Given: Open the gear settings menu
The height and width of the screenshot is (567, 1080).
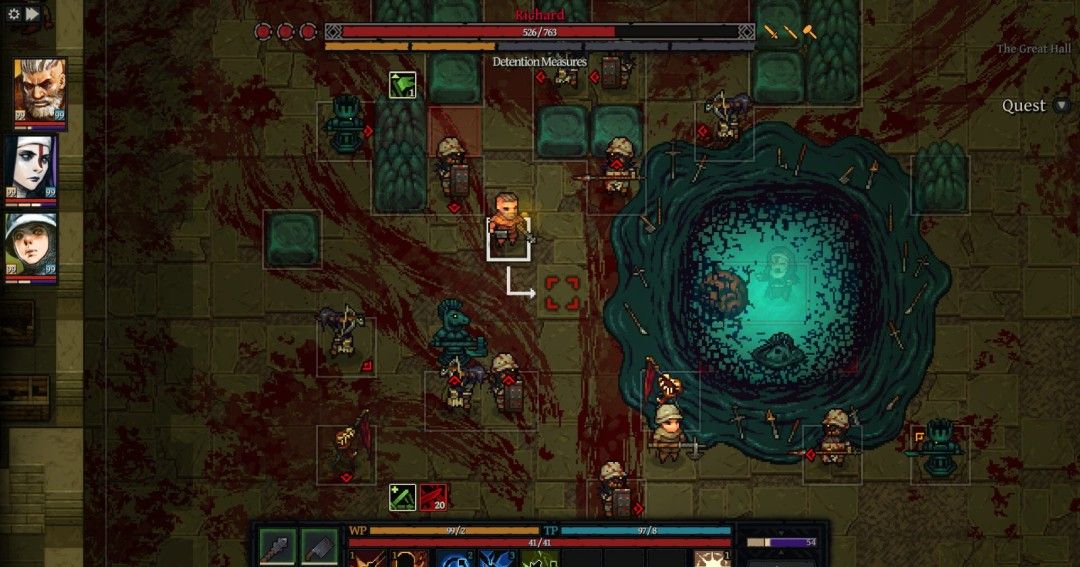Looking at the screenshot, I should tap(14, 14).
